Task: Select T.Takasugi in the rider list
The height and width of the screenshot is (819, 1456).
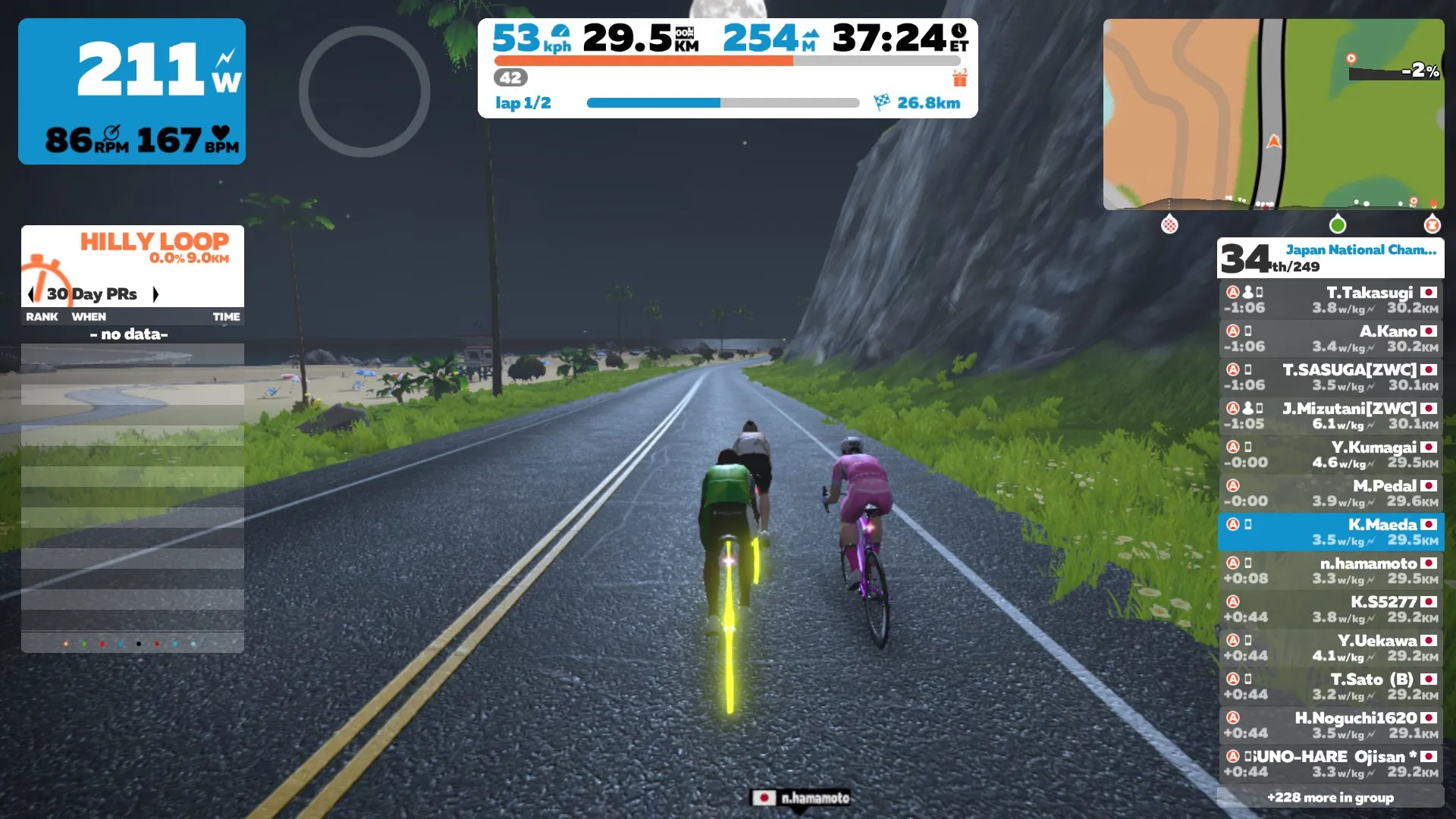Action: coord(1330,300)
